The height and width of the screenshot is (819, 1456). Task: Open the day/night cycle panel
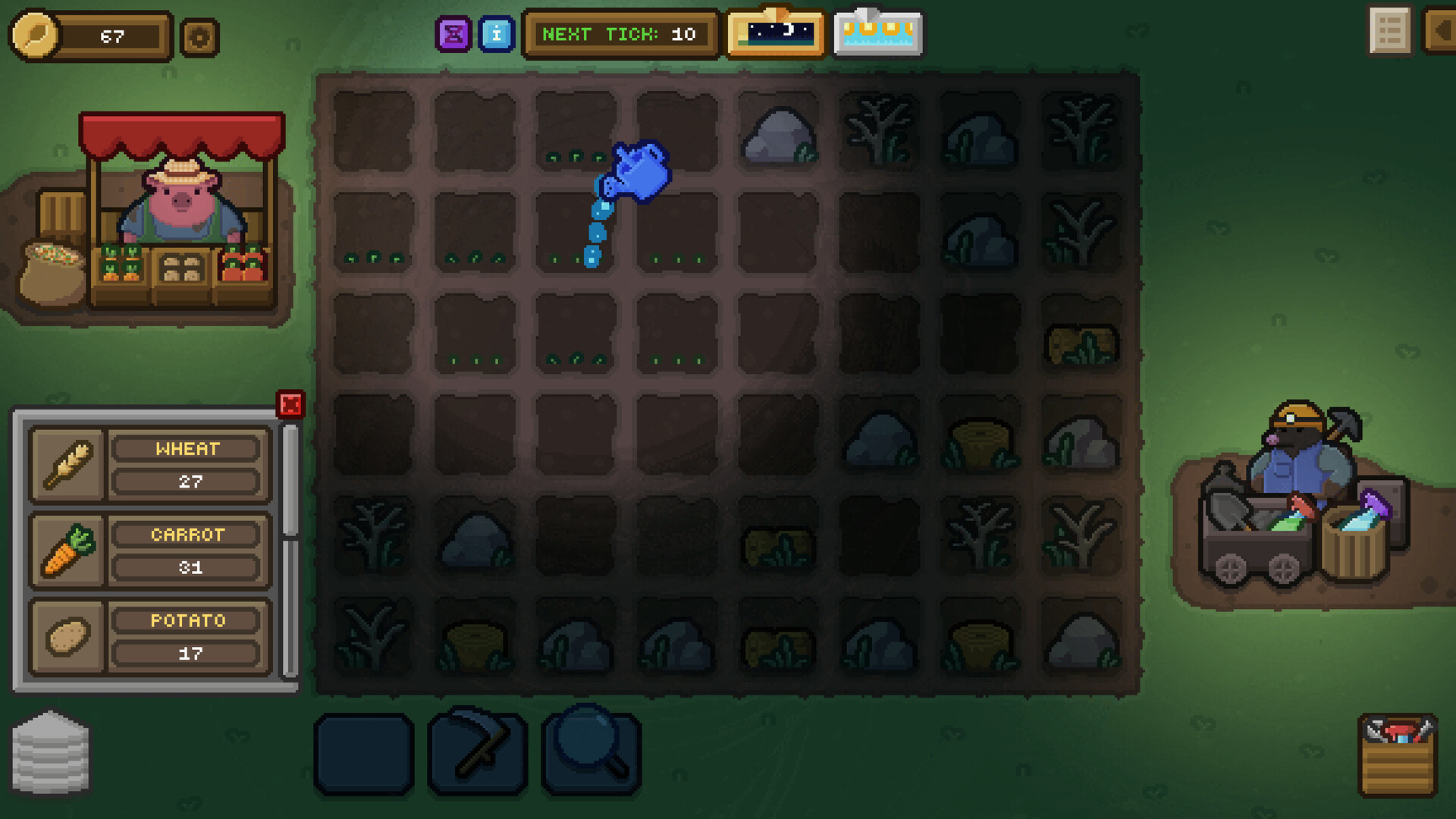pyautogui.click(x=774, y=33)
